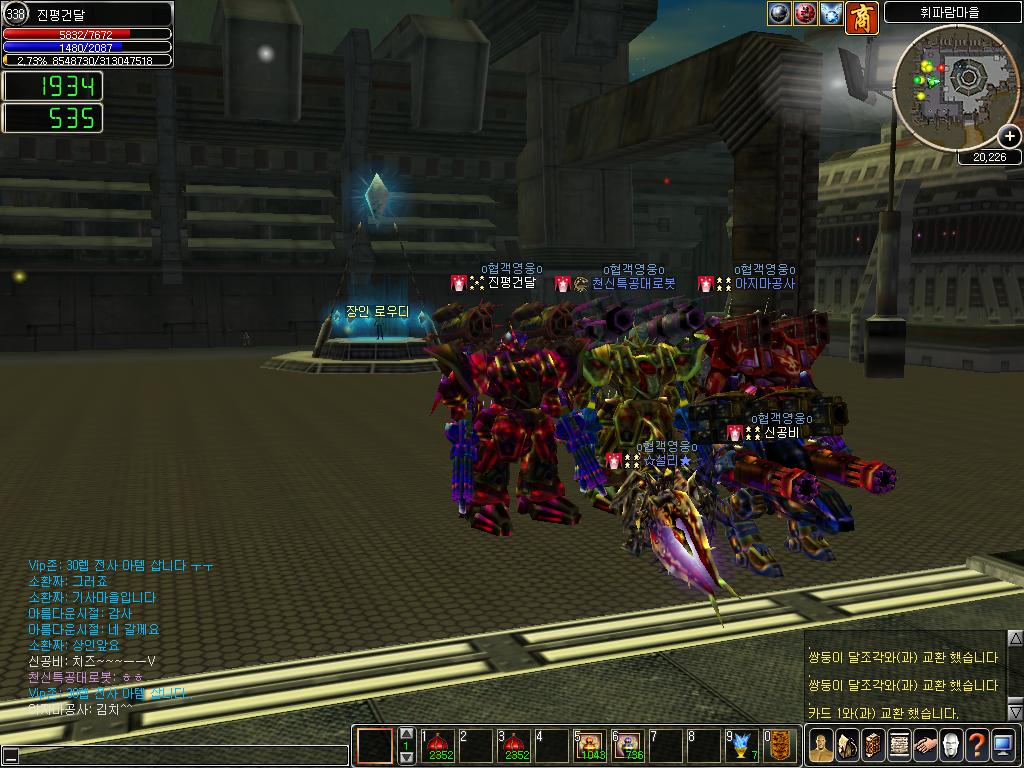Use the red potion in hotbar slot 1
Image resolution: width=1024 pixels, height=768 pixels.
438,746
